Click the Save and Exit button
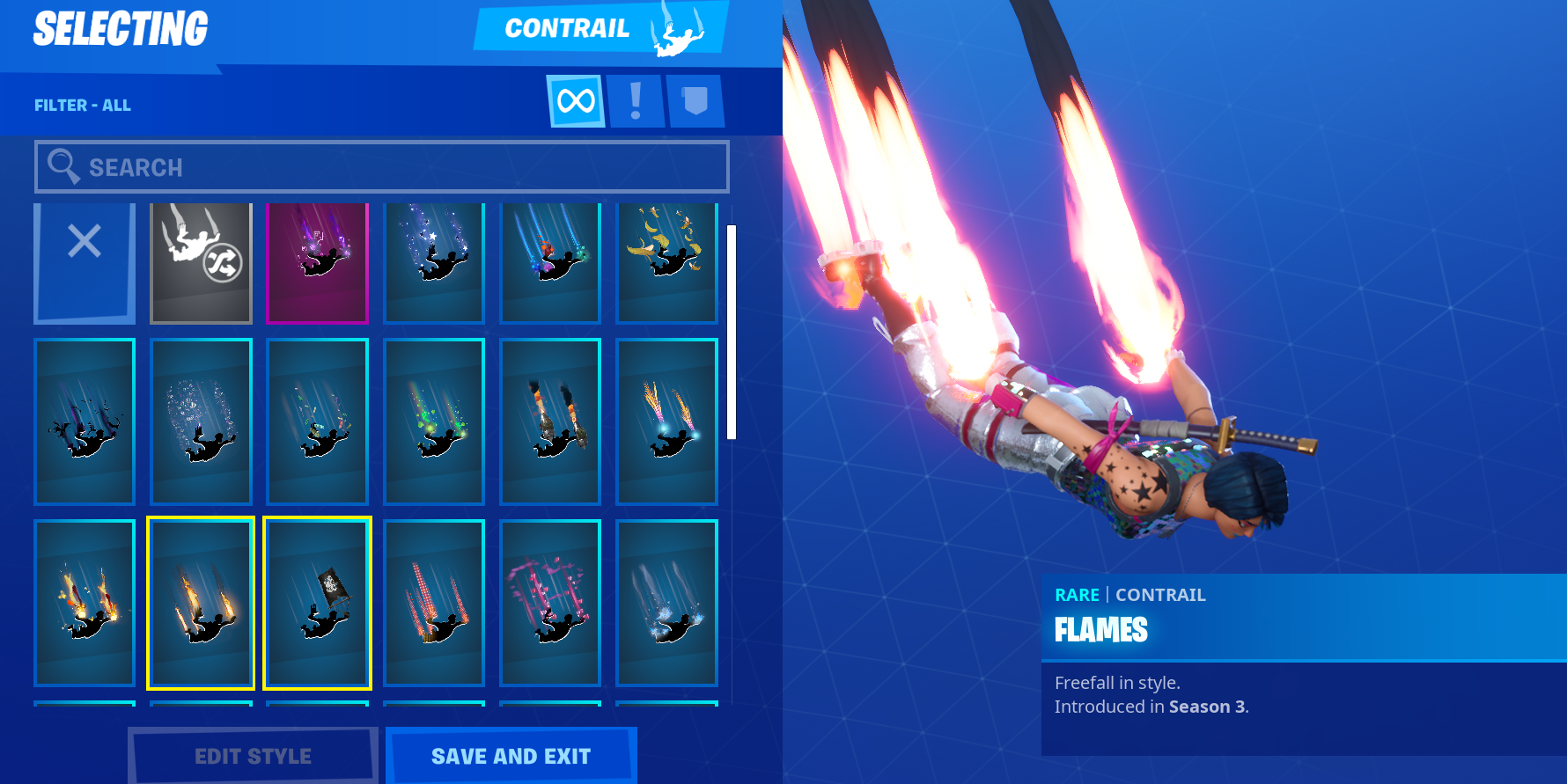Viewport: 1567px width, 784px height. [511, 756]
